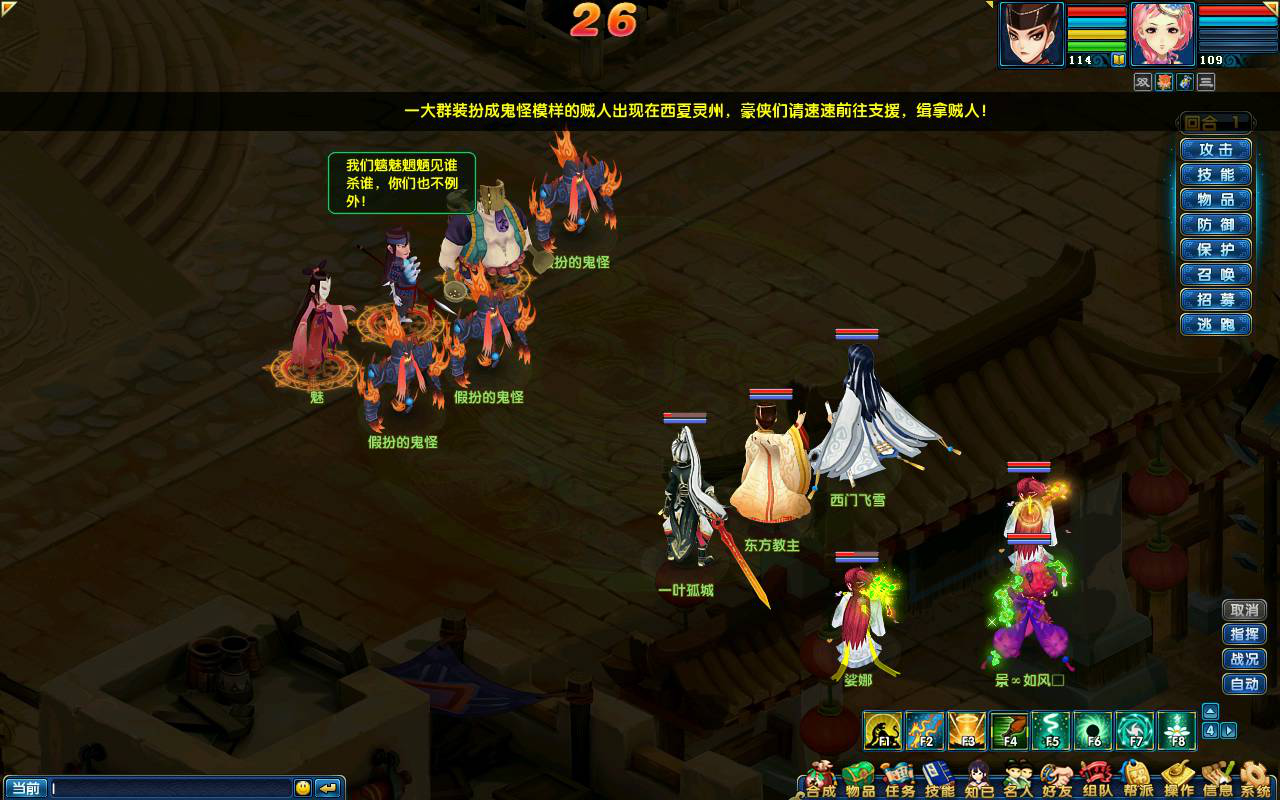Screen dimensions: 1280x800
Task: Open the 技能 battle skill menu
Action: coord(1215,175)
